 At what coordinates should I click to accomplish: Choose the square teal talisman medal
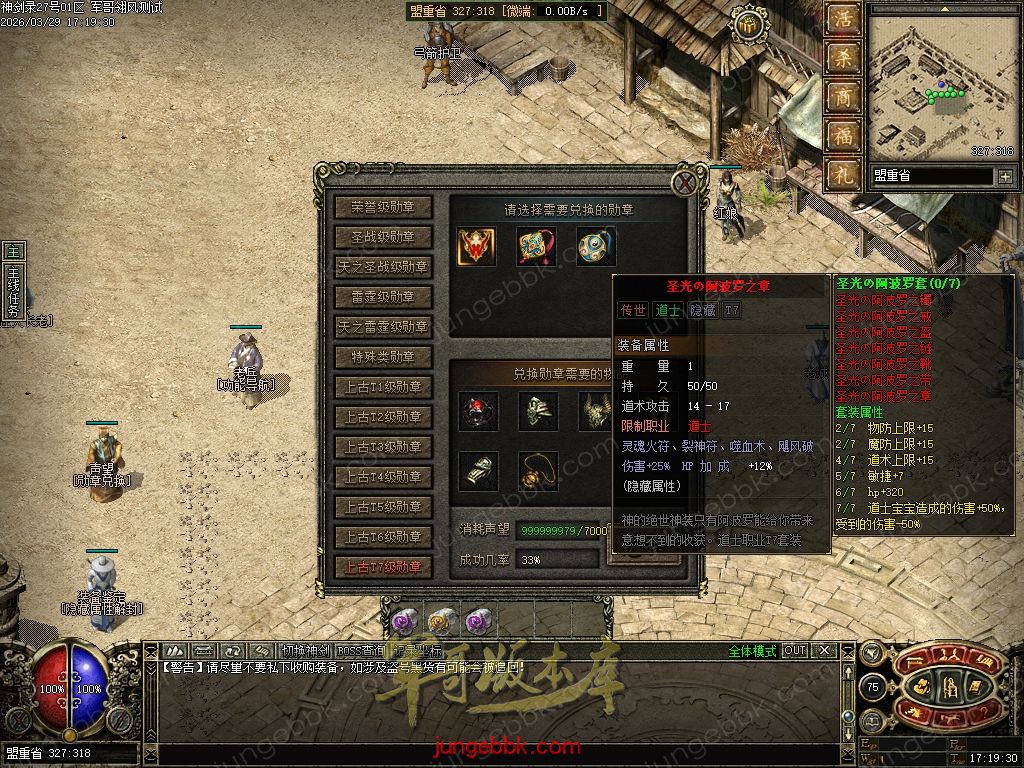pos(536,247)
